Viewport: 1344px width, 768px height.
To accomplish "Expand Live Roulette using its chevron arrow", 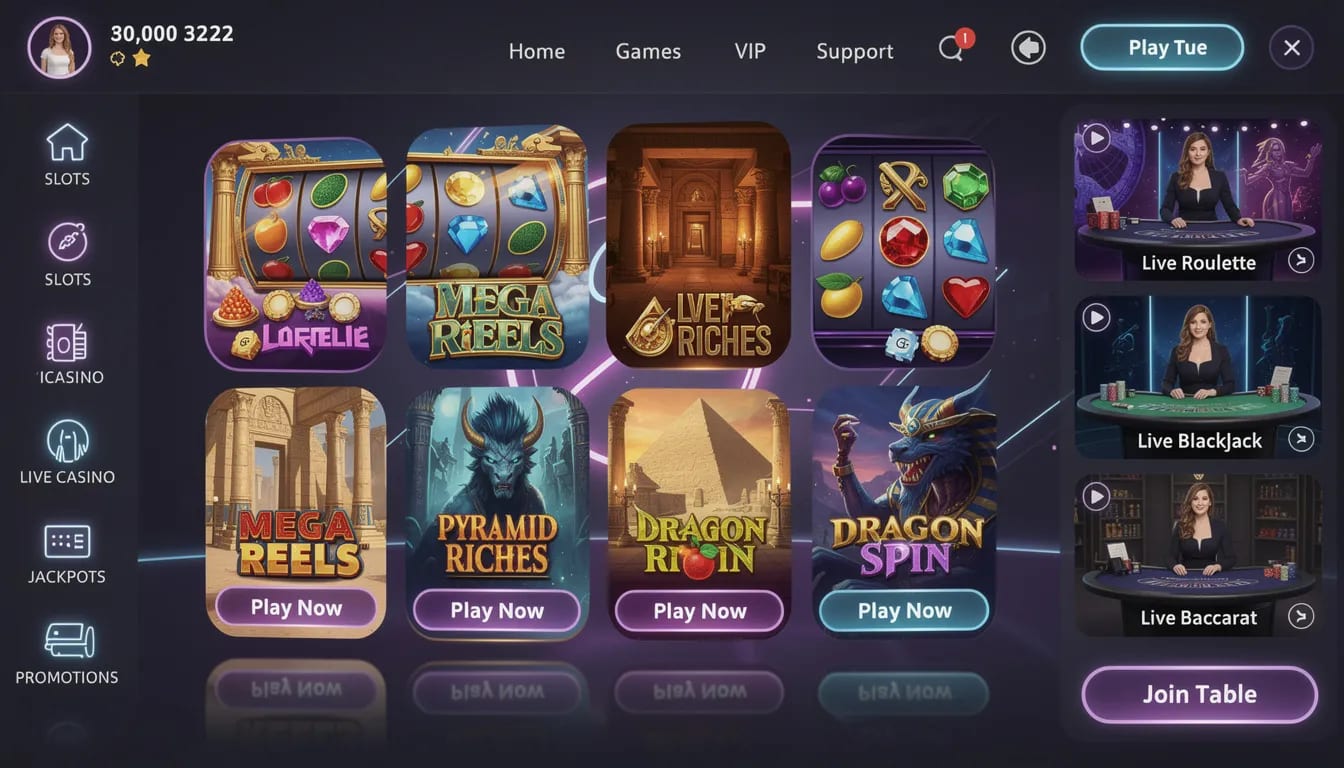I will point(1301,261).
